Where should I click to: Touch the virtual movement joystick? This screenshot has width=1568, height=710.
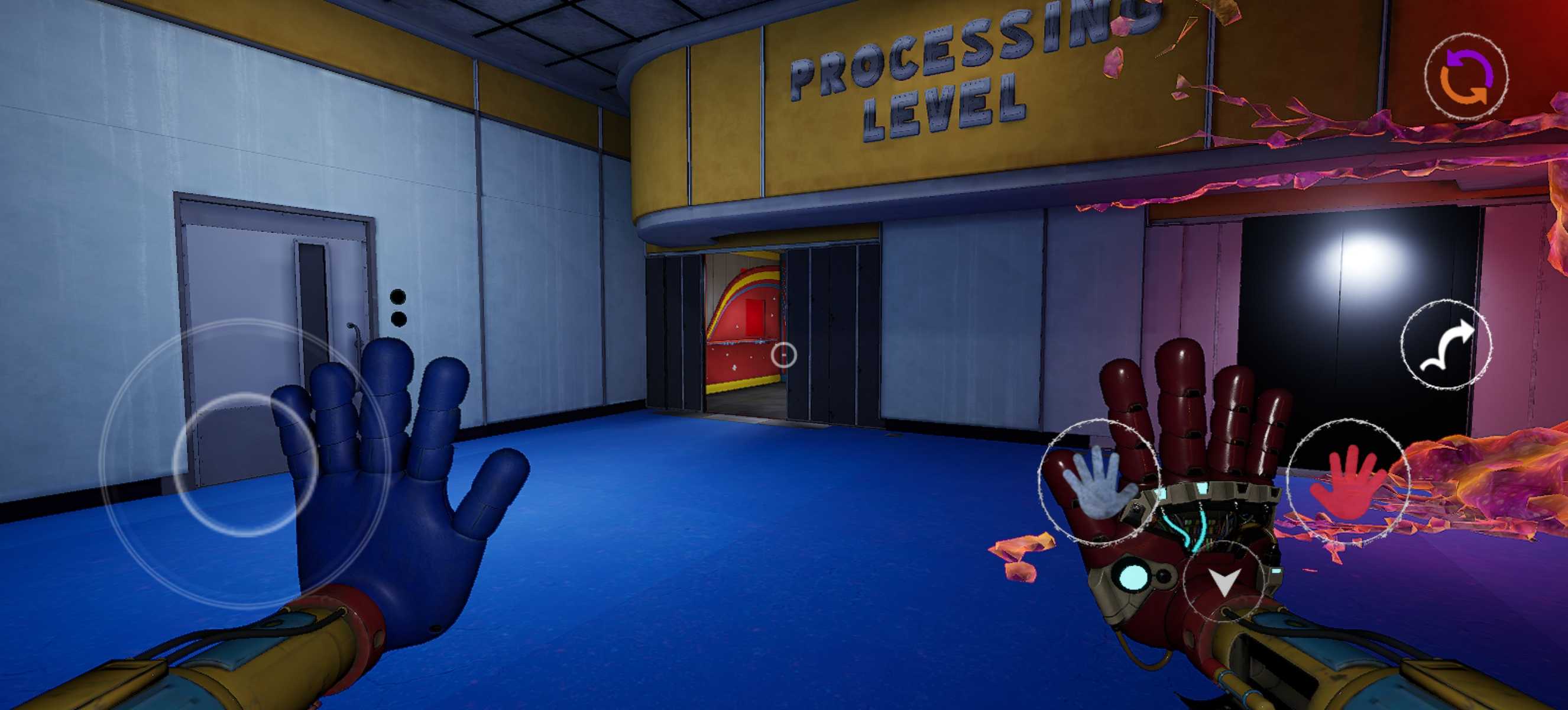[245, 464]
